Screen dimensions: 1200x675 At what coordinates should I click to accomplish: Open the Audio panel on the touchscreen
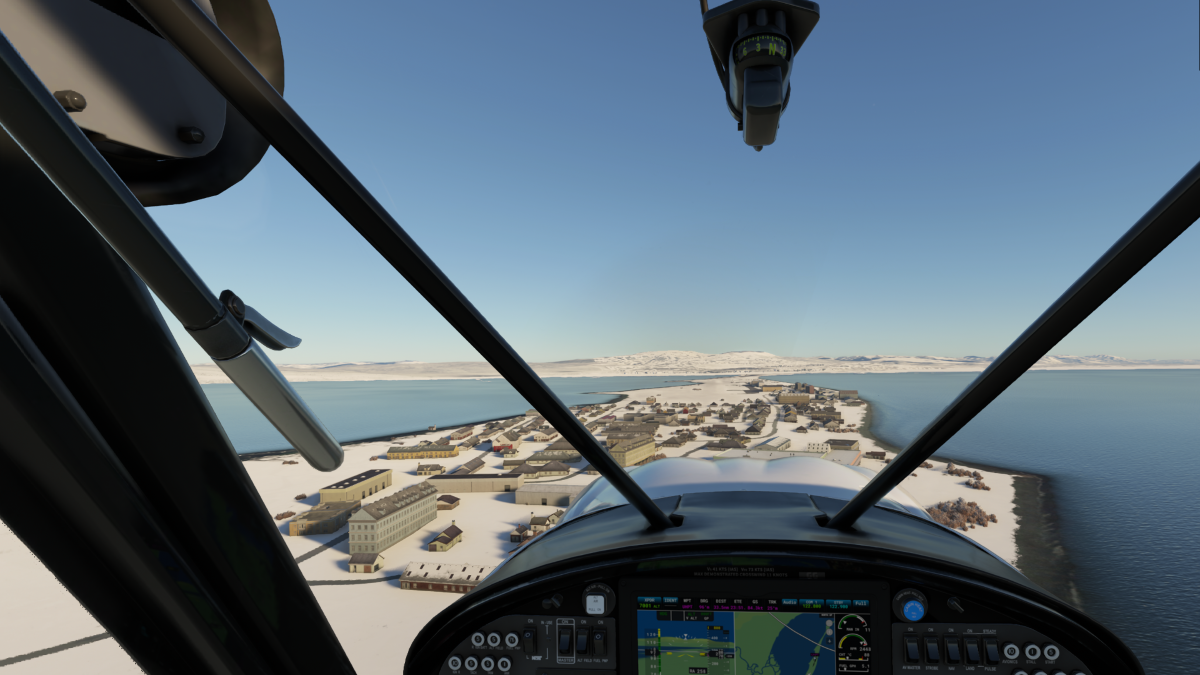(x=789, y=602)
